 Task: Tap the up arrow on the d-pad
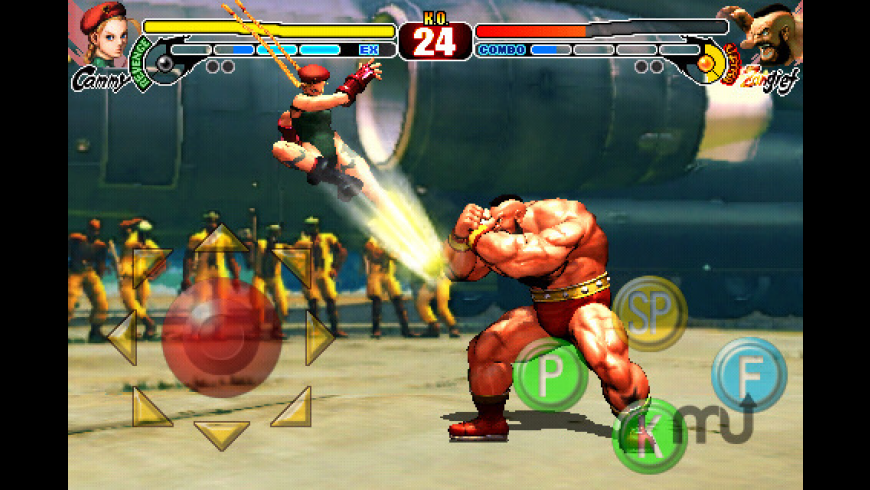(221, 241)
